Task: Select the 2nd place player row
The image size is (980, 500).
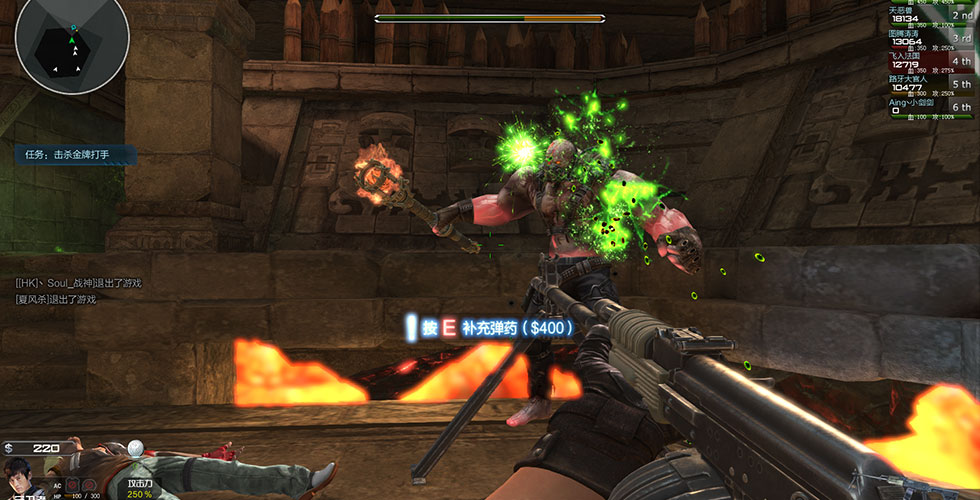Action: click(x=930, y=16)
